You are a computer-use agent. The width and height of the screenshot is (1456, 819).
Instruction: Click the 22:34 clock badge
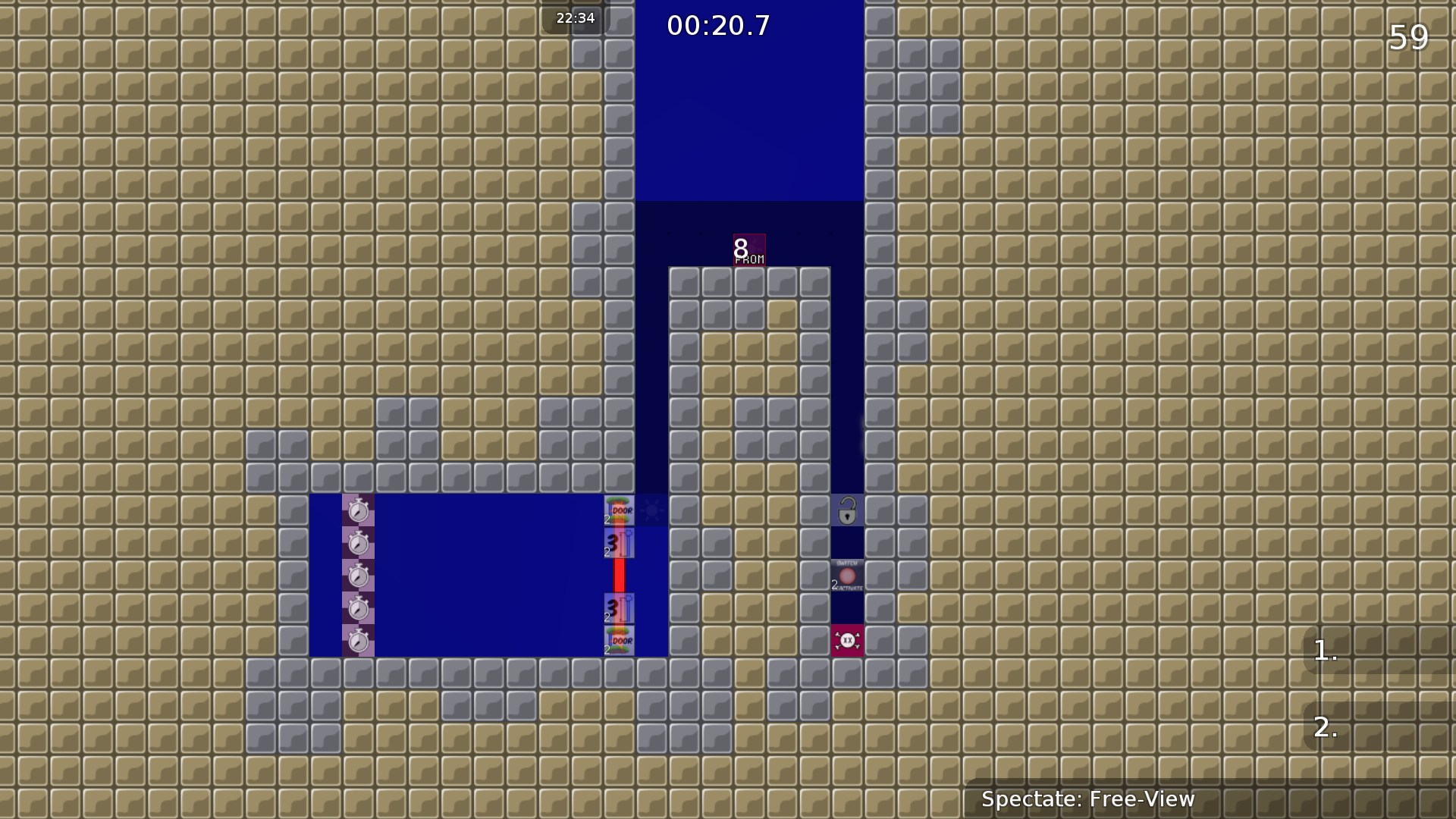(x=575, y=18)
